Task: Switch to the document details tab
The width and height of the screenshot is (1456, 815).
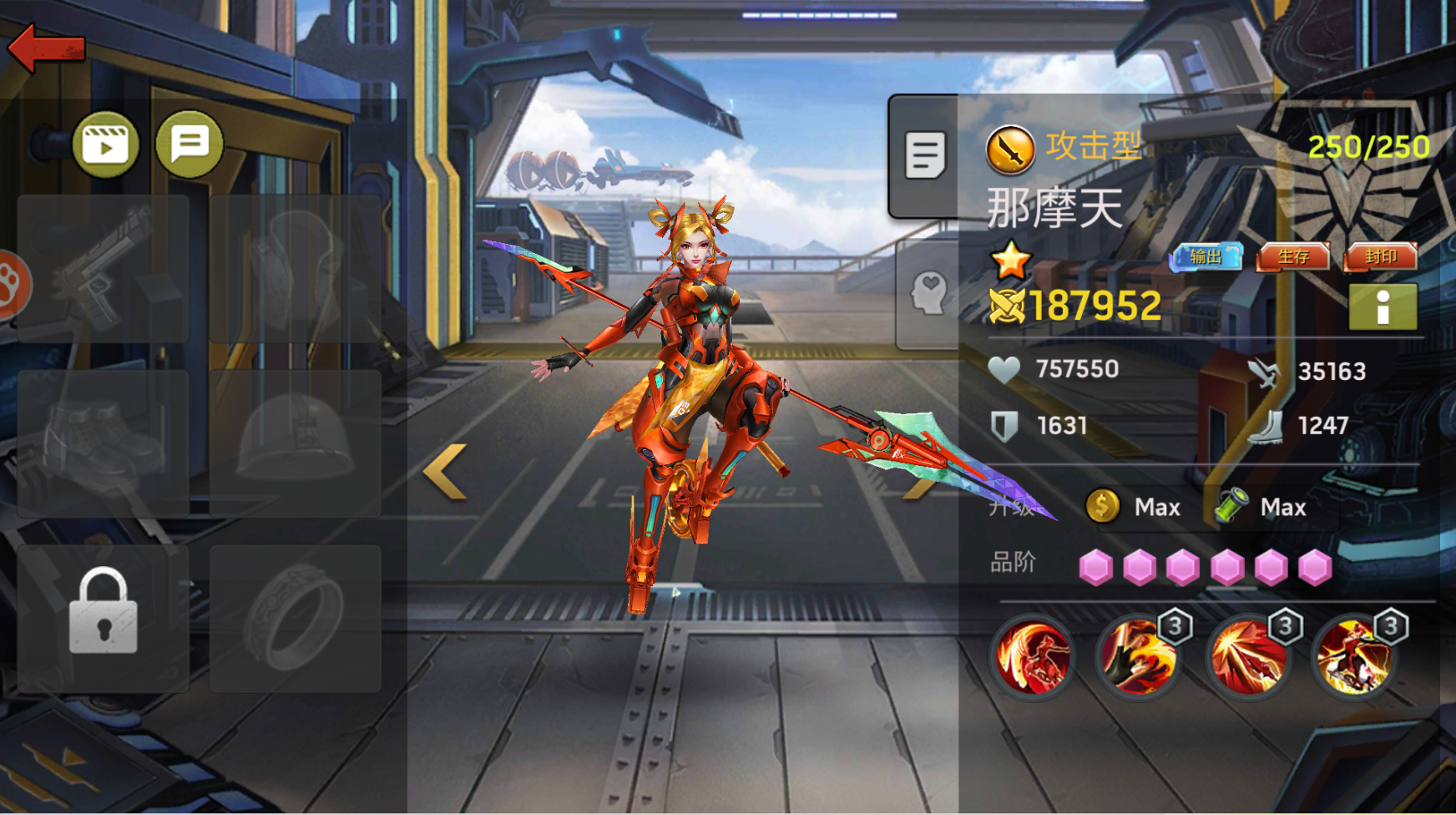Action: coord(925,155)
